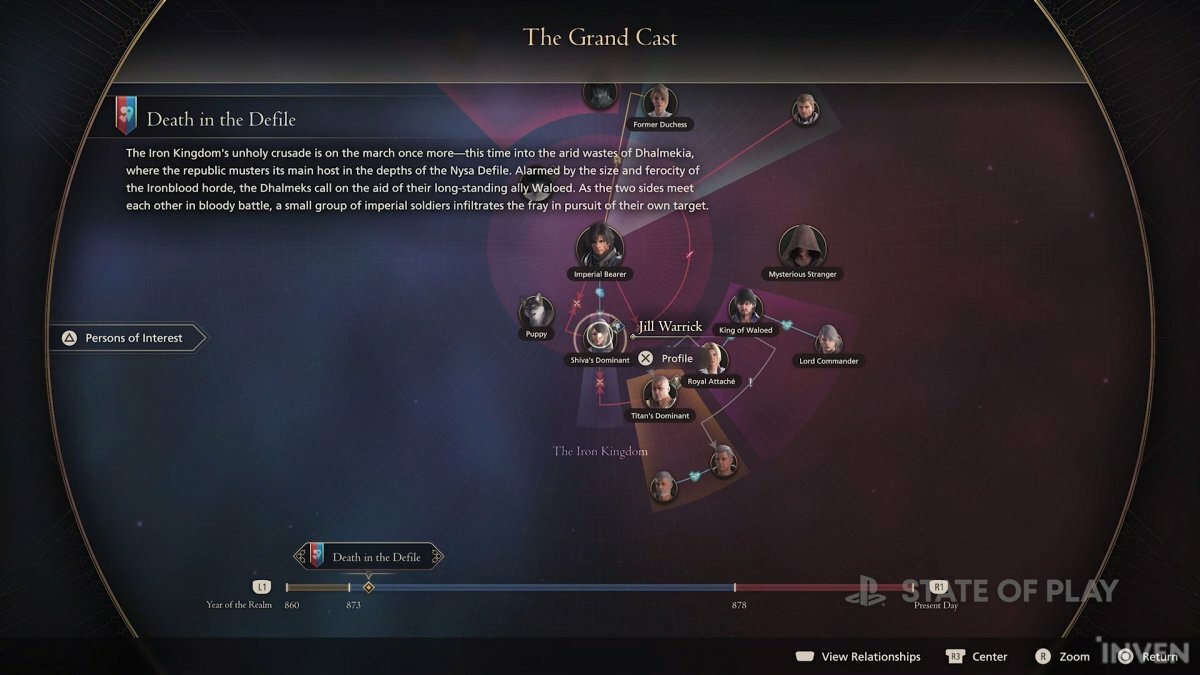Select the Mysterious Stranger node
This screenshot has width=1200, height=675.
click(801, 247)
